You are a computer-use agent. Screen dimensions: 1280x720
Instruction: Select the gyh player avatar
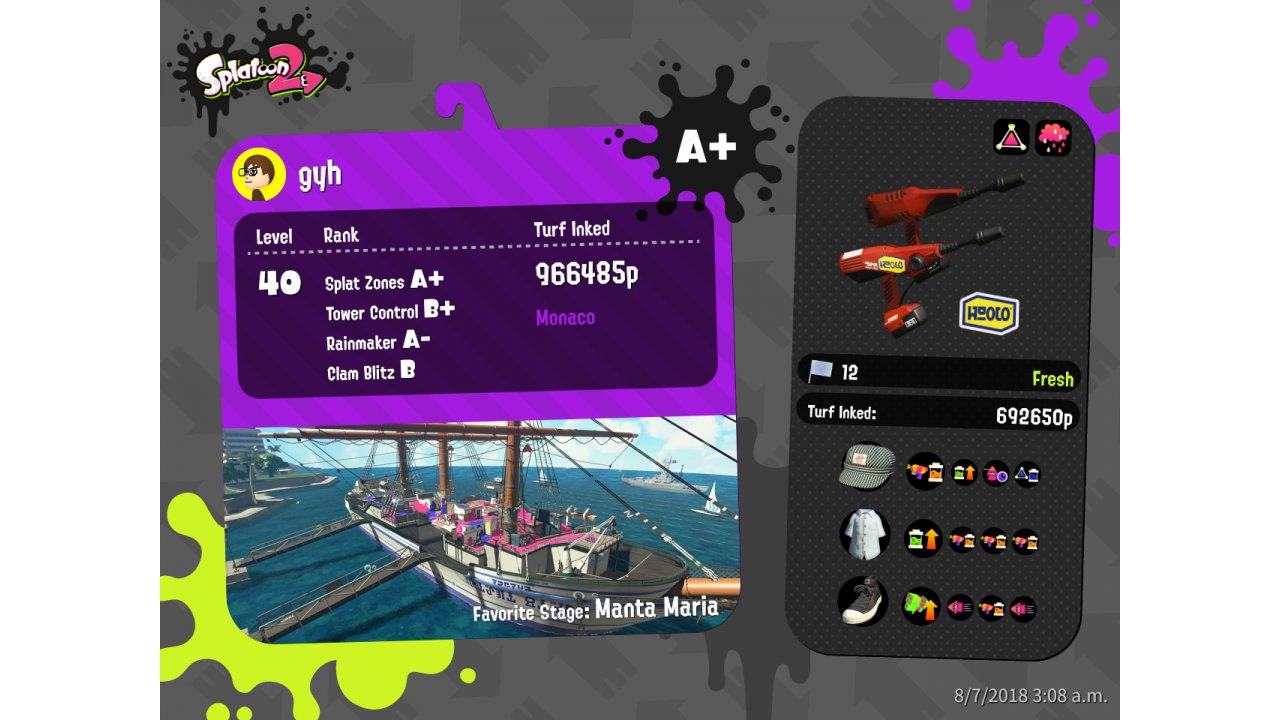point(259,176)
